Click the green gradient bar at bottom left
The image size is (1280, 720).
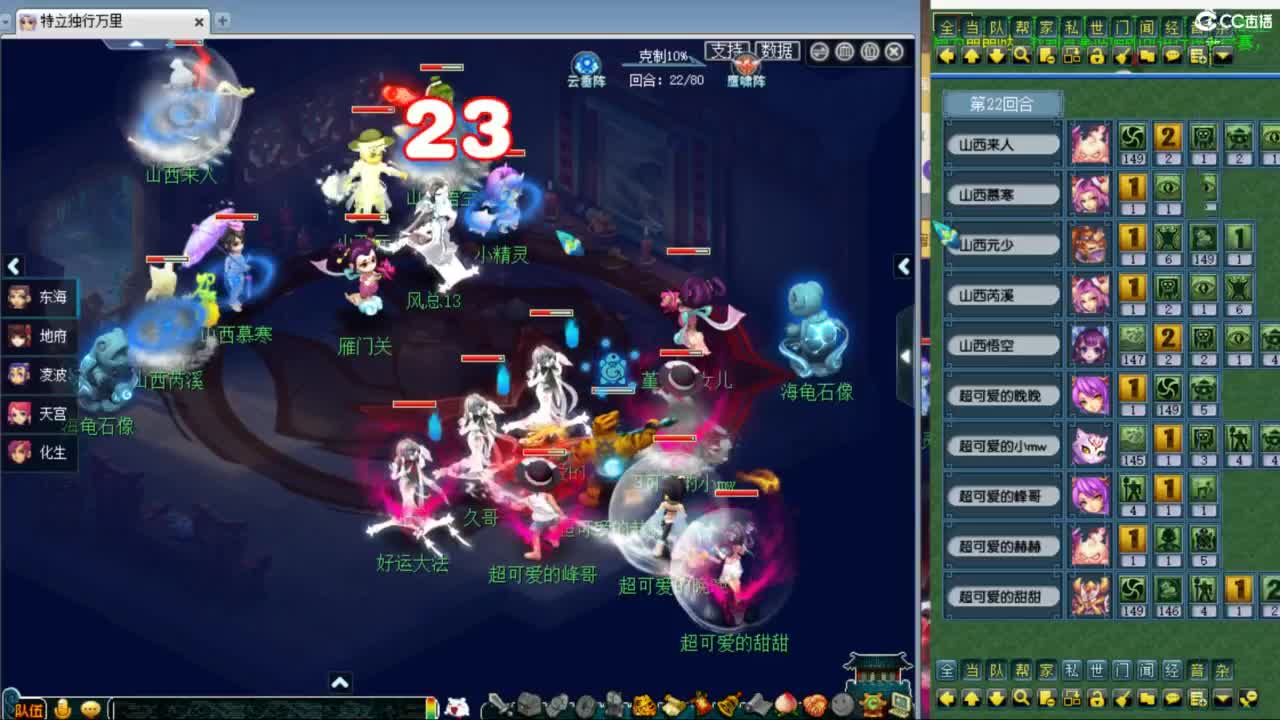(429, 708)
